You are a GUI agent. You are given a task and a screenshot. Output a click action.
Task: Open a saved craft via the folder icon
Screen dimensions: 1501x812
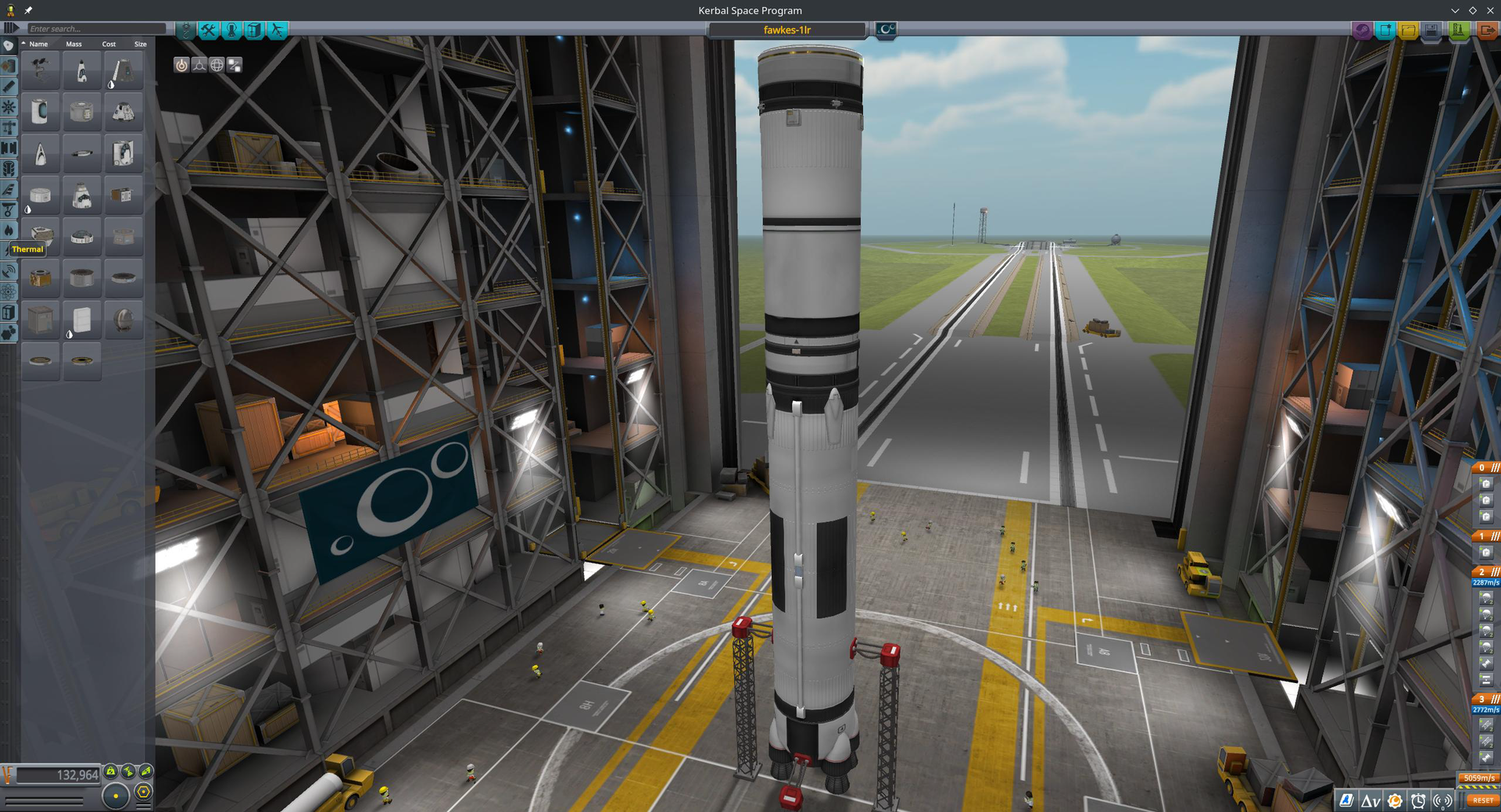tap(1406, 30)
